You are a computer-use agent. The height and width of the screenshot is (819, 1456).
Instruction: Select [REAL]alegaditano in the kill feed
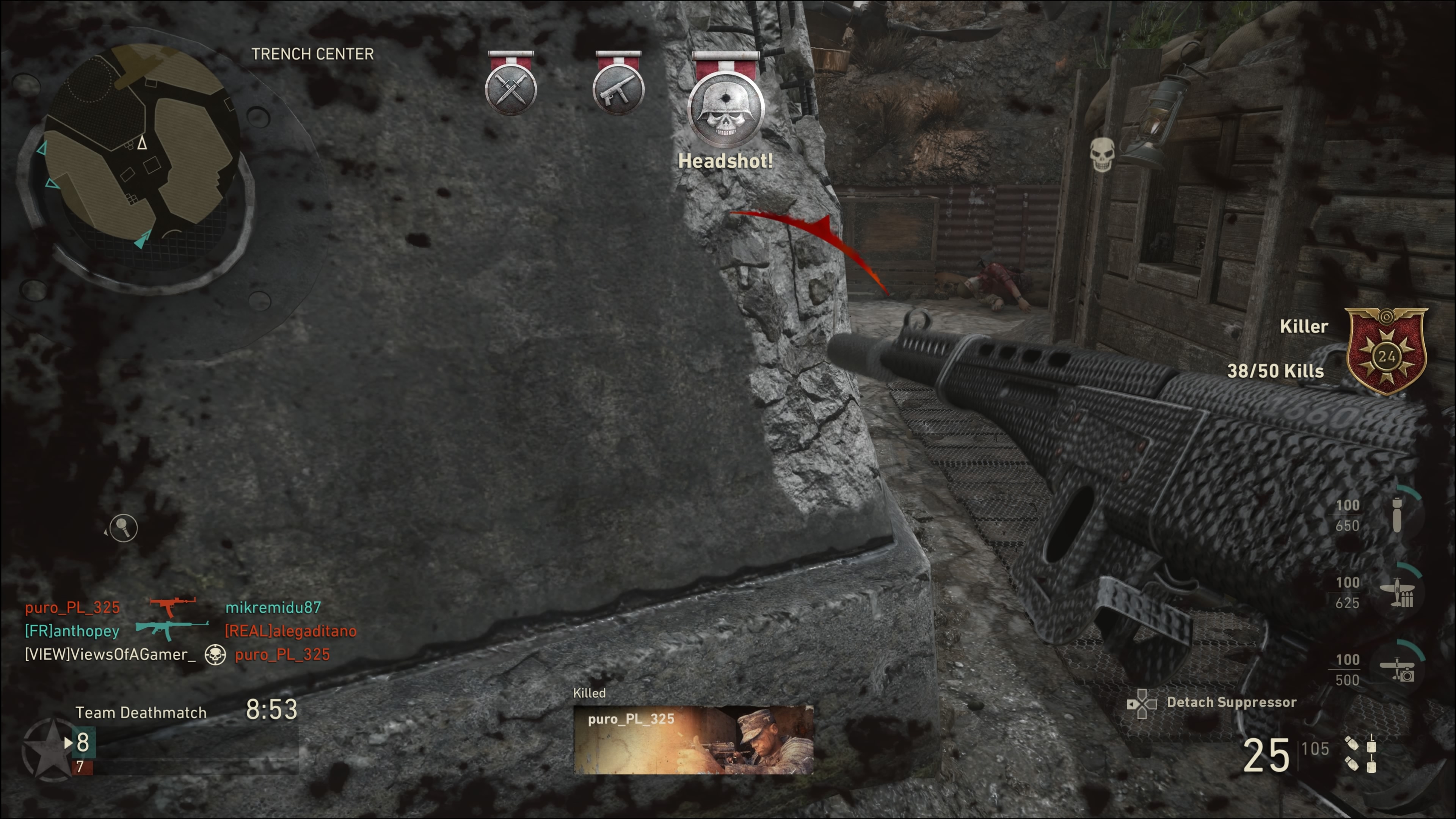(x=290, y=631)
